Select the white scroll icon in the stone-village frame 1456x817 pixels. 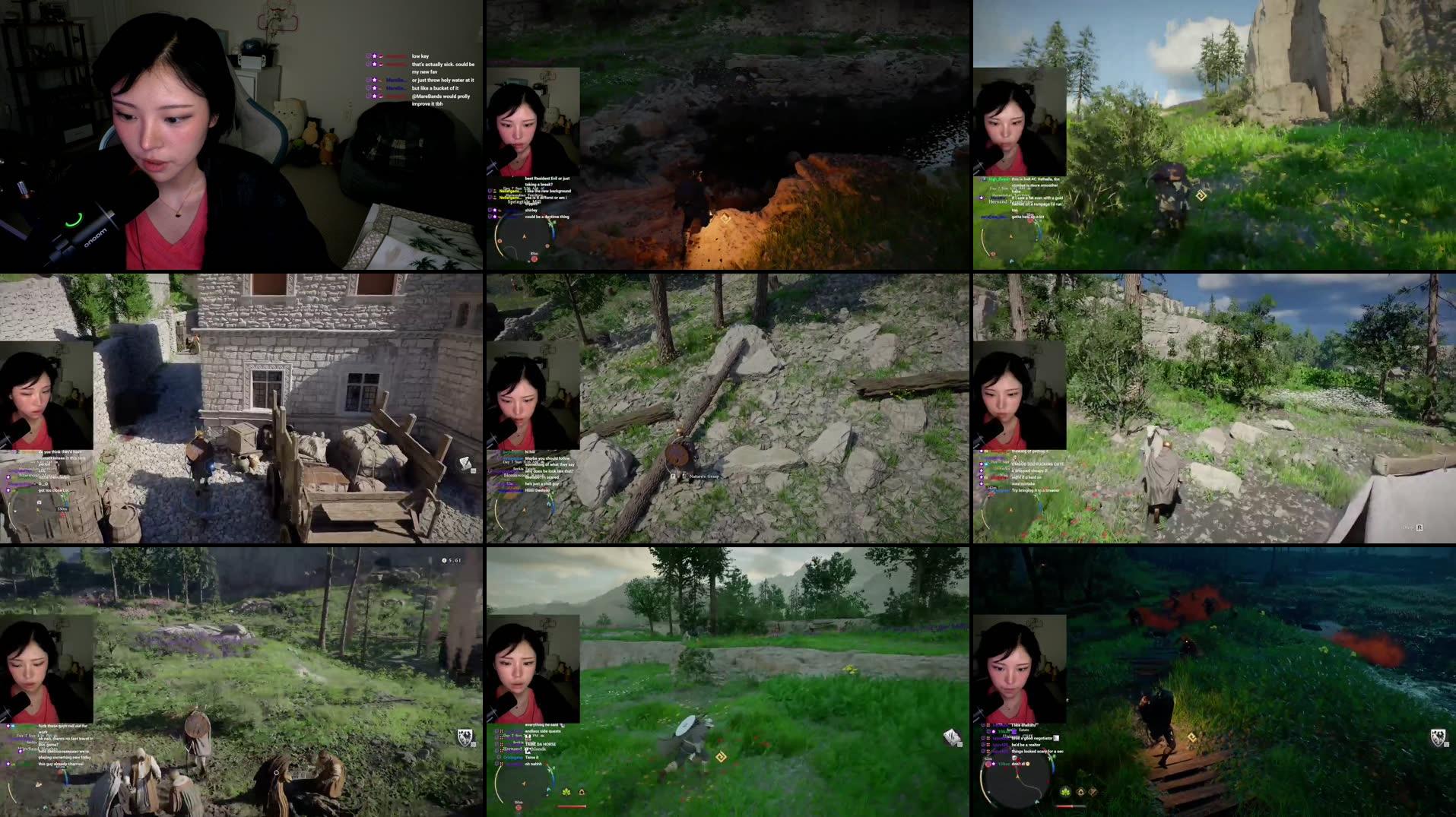pos(465,463)
